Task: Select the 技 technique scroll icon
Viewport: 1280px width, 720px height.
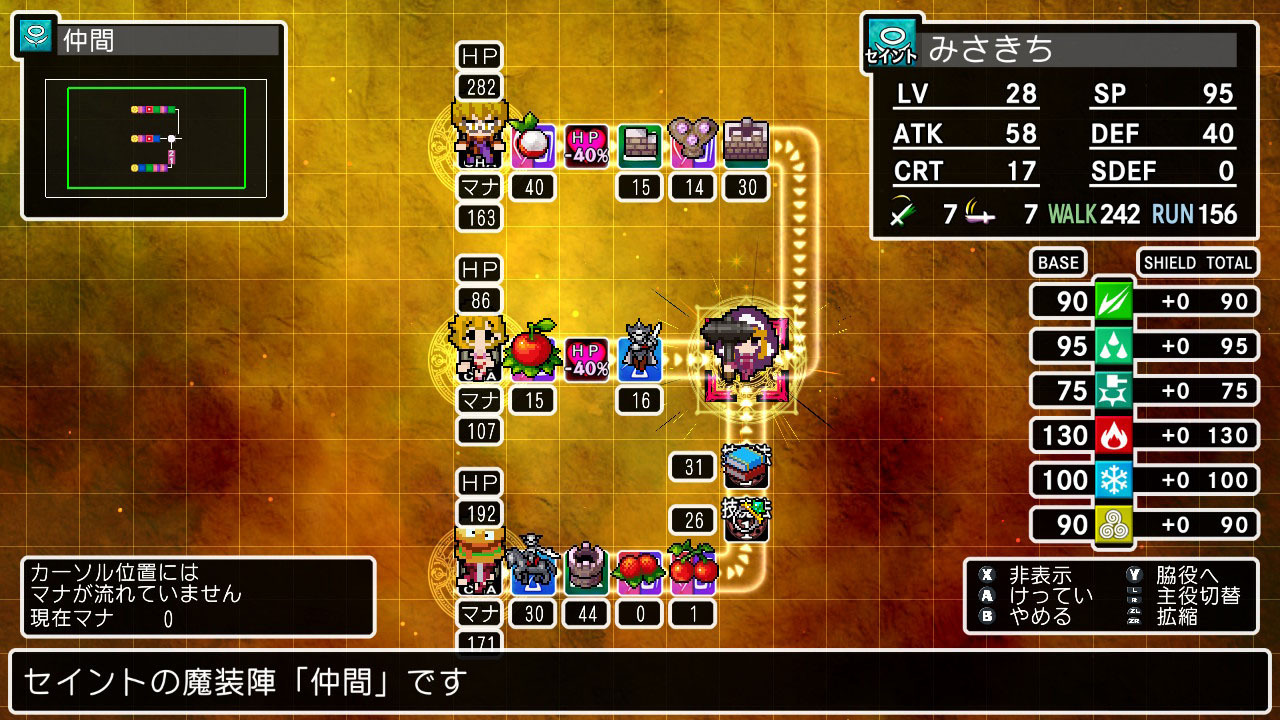Action: (747, 517)
